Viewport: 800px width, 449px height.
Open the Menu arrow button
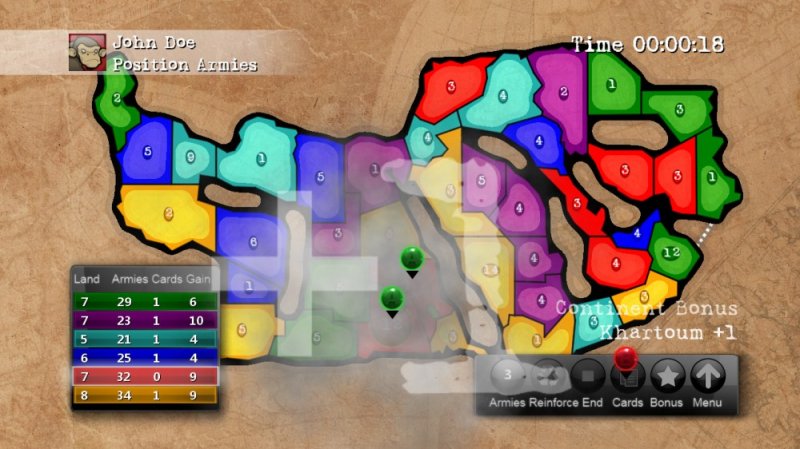click(x=708, y=377)
